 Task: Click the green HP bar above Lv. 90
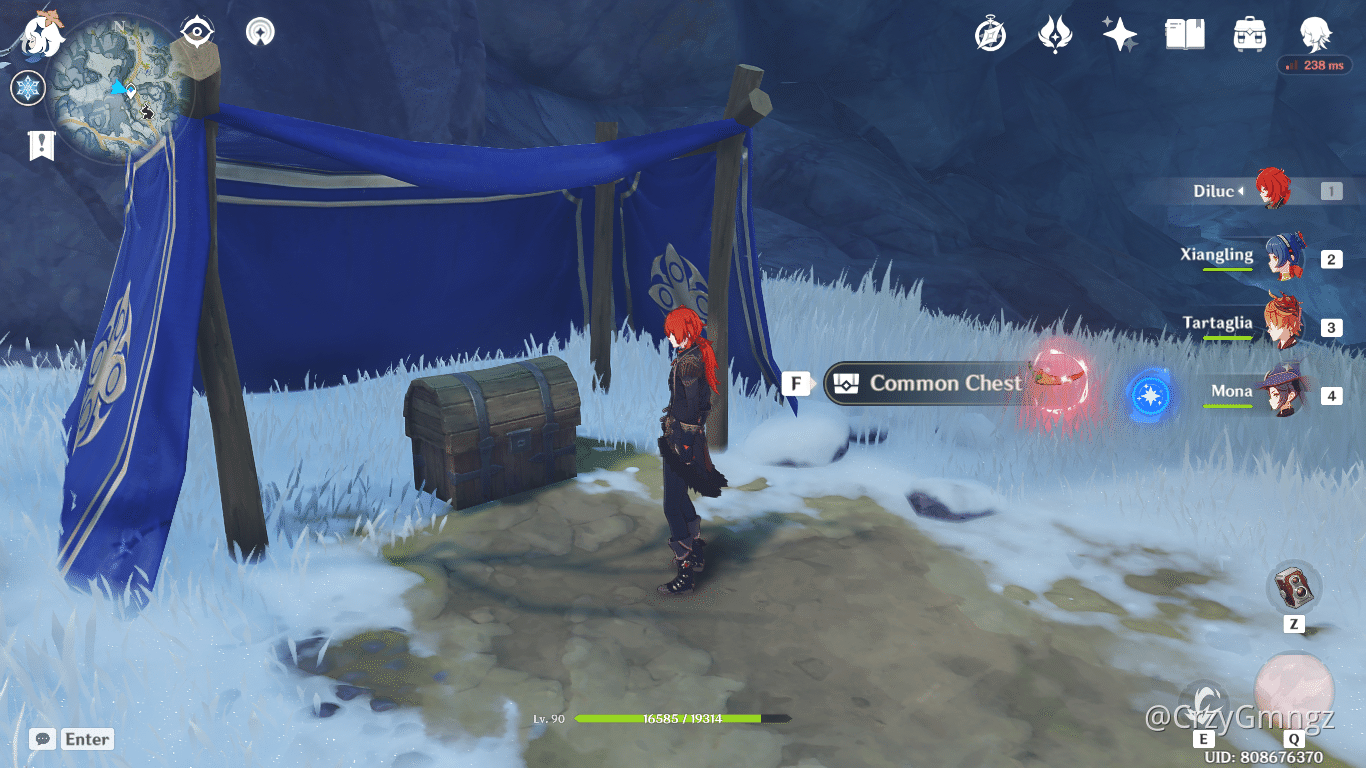click(x=680, y=719)
